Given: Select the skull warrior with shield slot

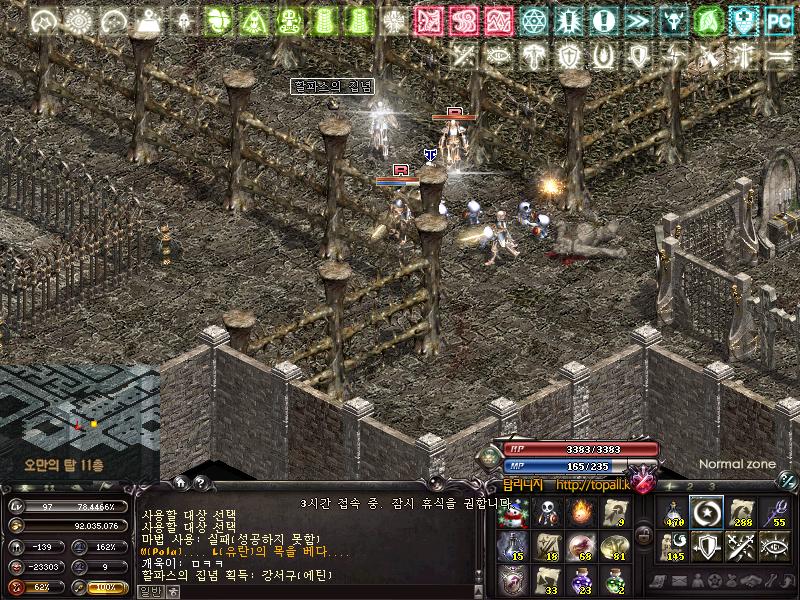Looking at the screenshot, I should (x=547, y=514).
